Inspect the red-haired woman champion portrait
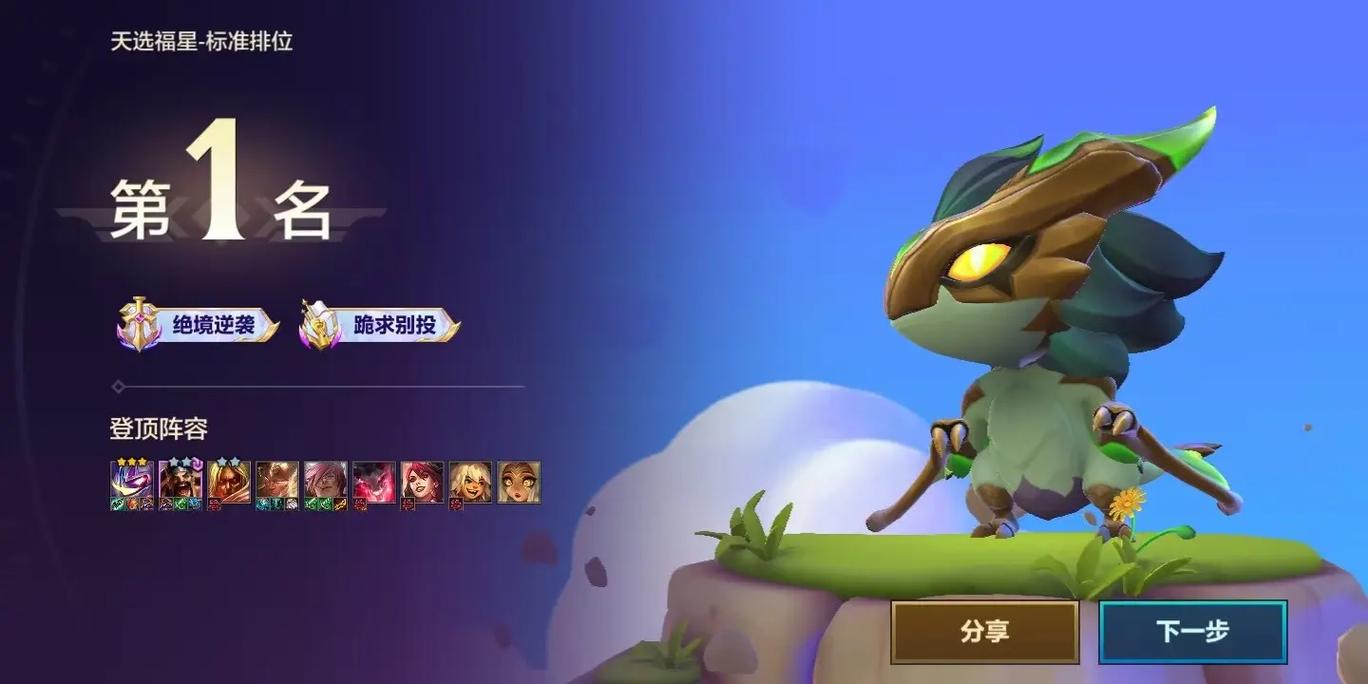This screenshot has height=684, width=1368. tap(422, 482)
